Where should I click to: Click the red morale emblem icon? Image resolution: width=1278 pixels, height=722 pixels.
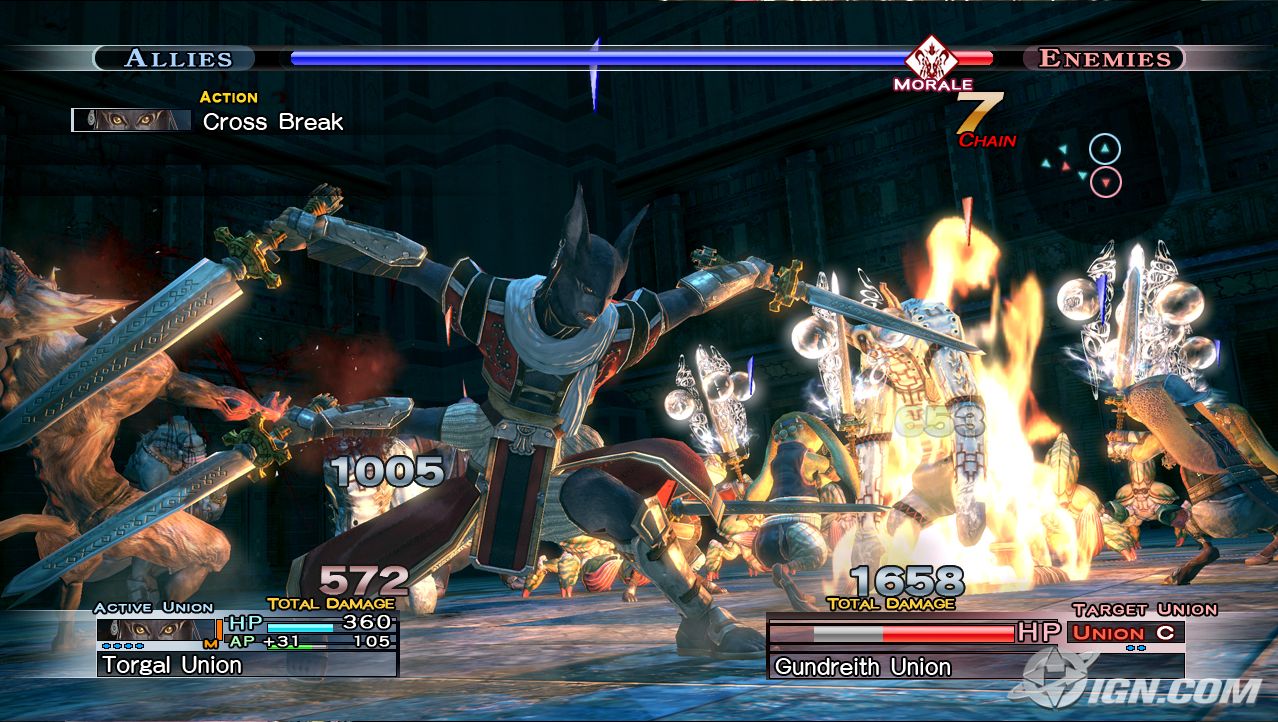click(931, 57)
